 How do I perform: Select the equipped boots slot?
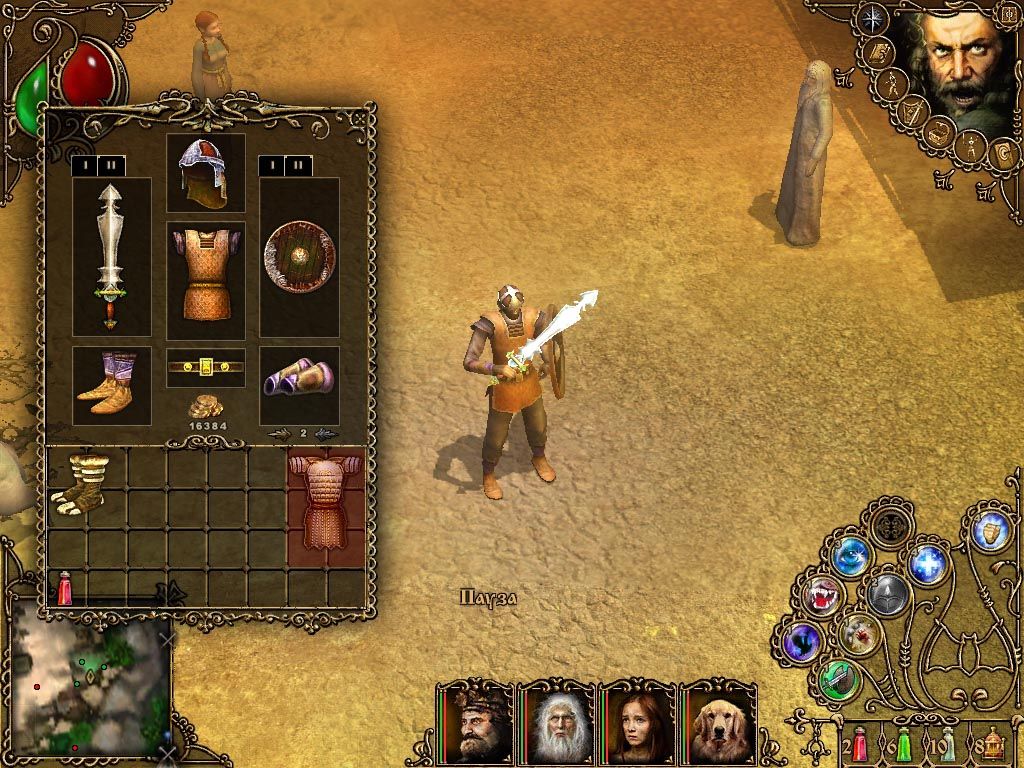[x=111, y=385]
